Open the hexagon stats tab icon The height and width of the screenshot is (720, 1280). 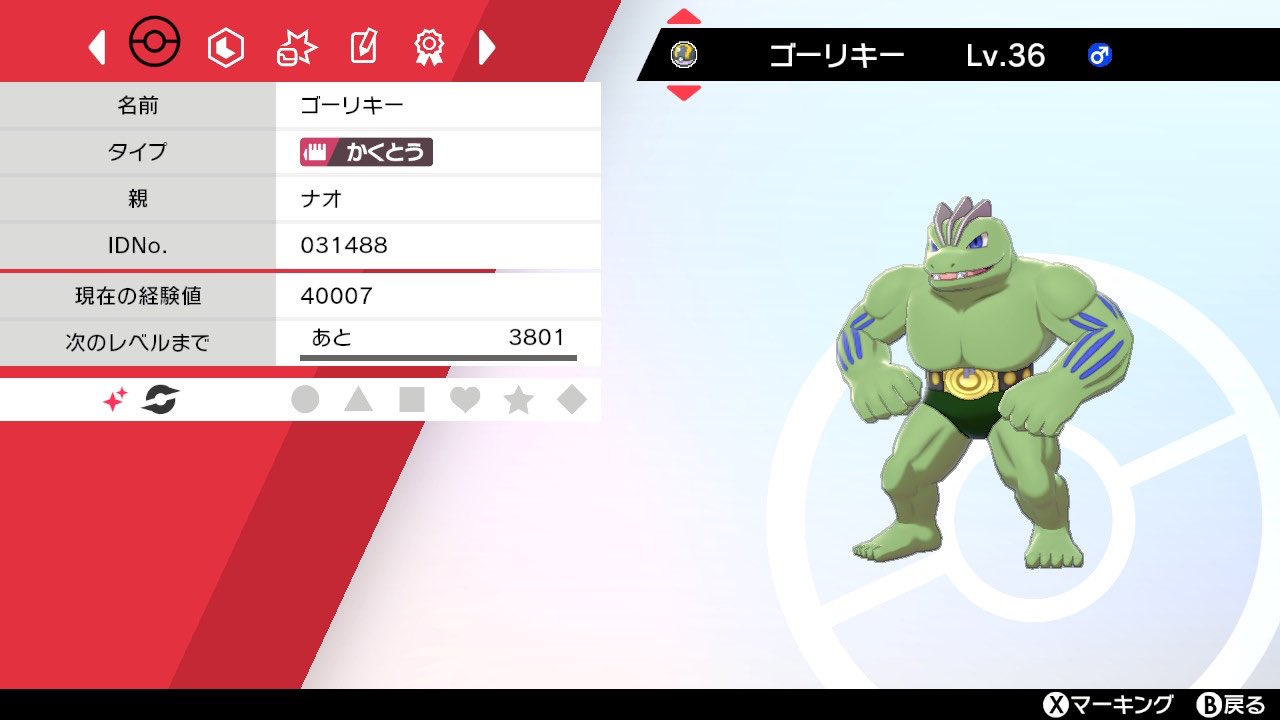(x=225, y=44)
